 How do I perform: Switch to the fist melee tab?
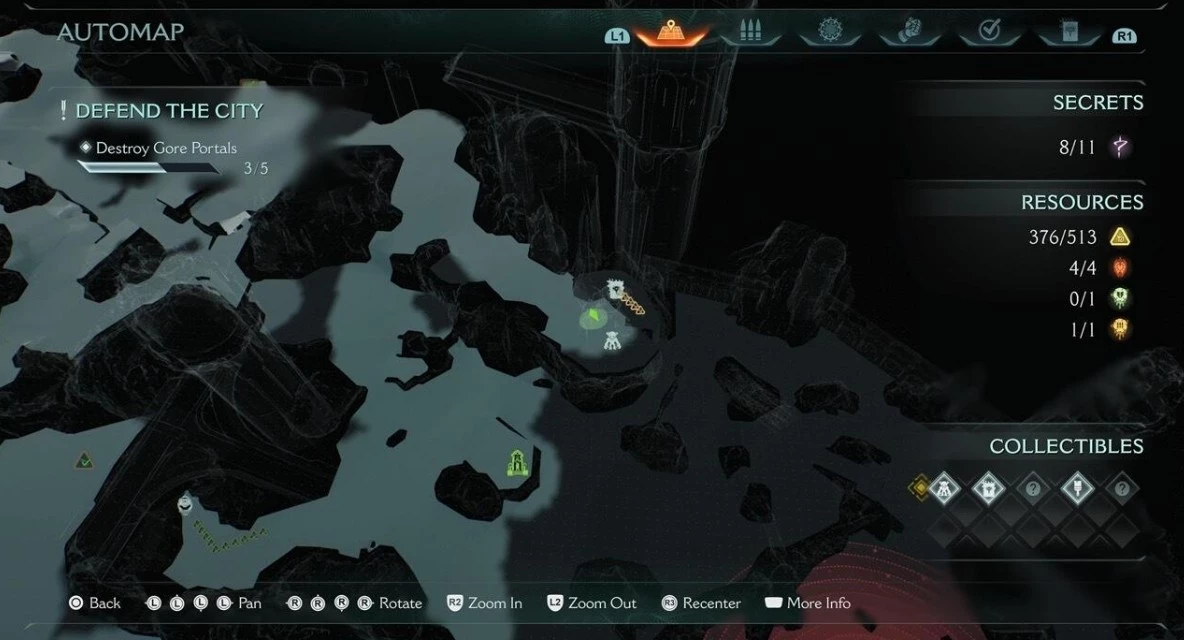click(909, 32)
